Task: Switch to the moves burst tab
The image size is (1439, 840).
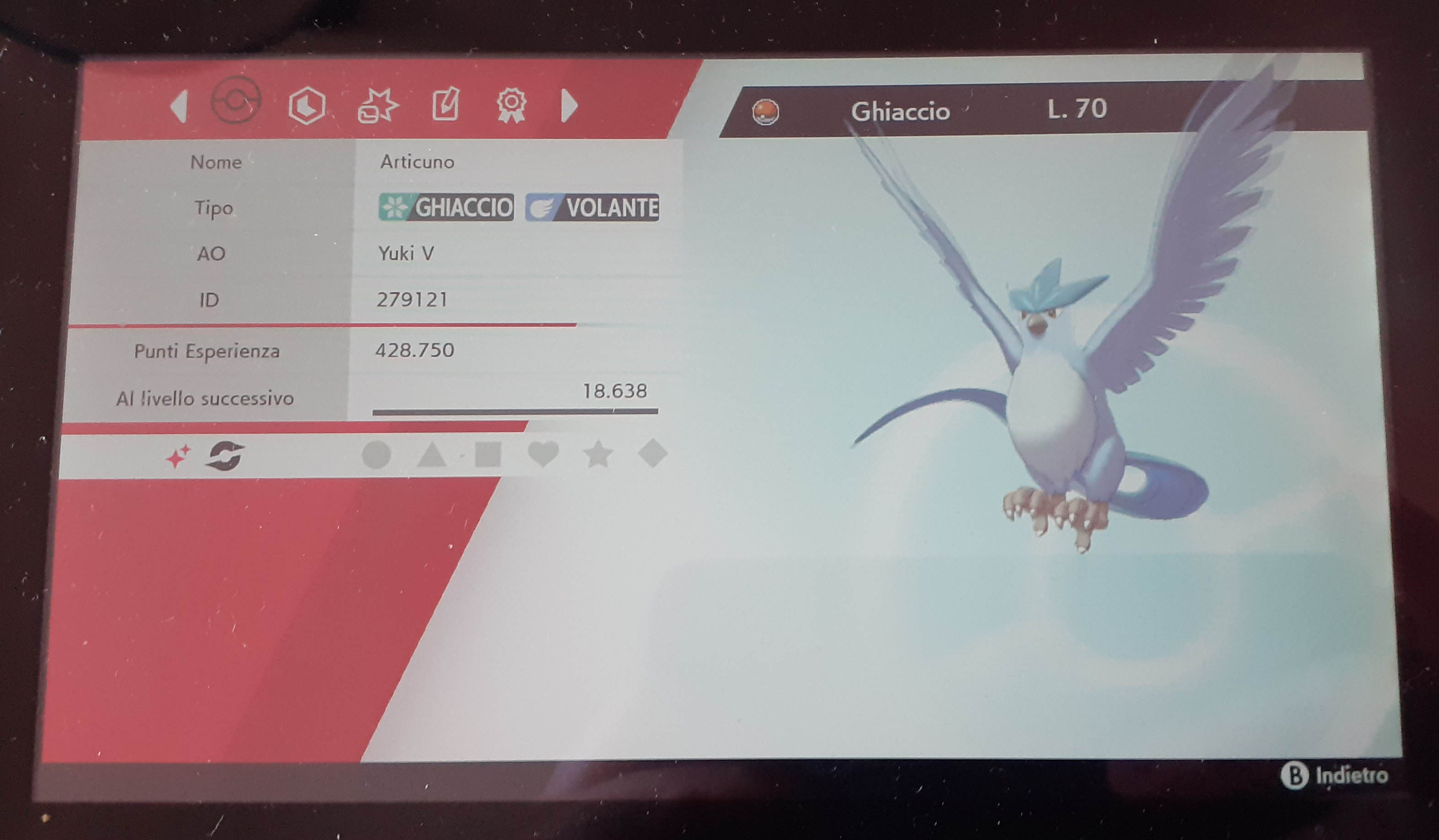Action: coord(378,106)
